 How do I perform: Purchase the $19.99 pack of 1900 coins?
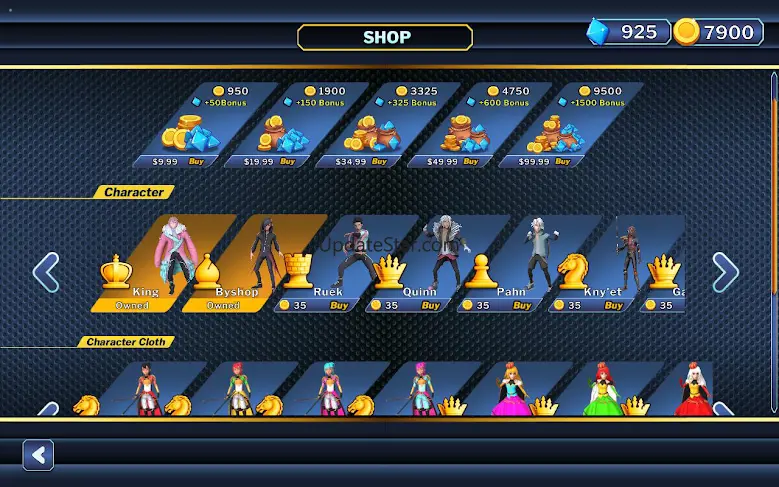coord(287,161)
